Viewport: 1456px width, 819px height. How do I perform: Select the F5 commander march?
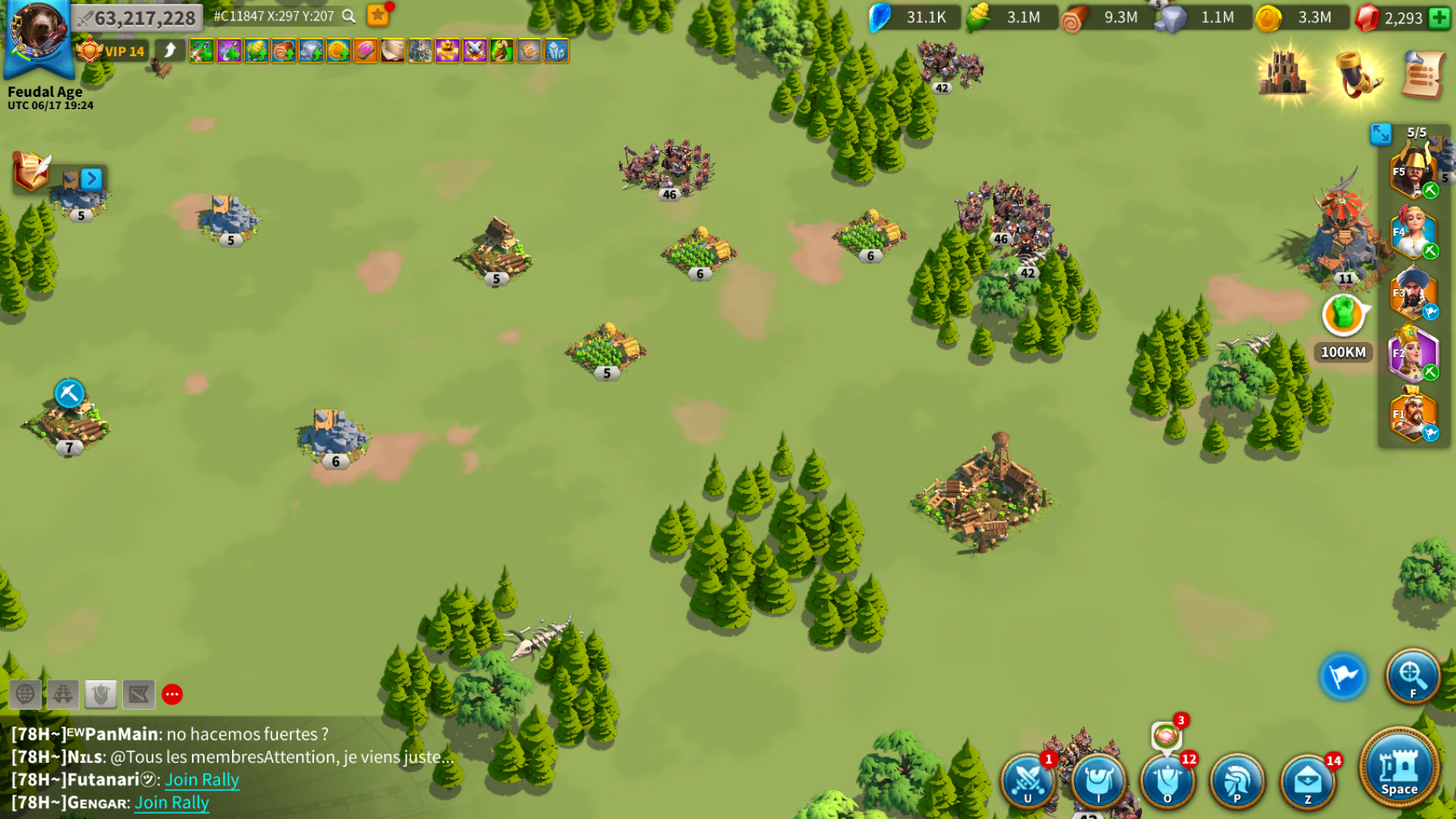click(1413, 173)
